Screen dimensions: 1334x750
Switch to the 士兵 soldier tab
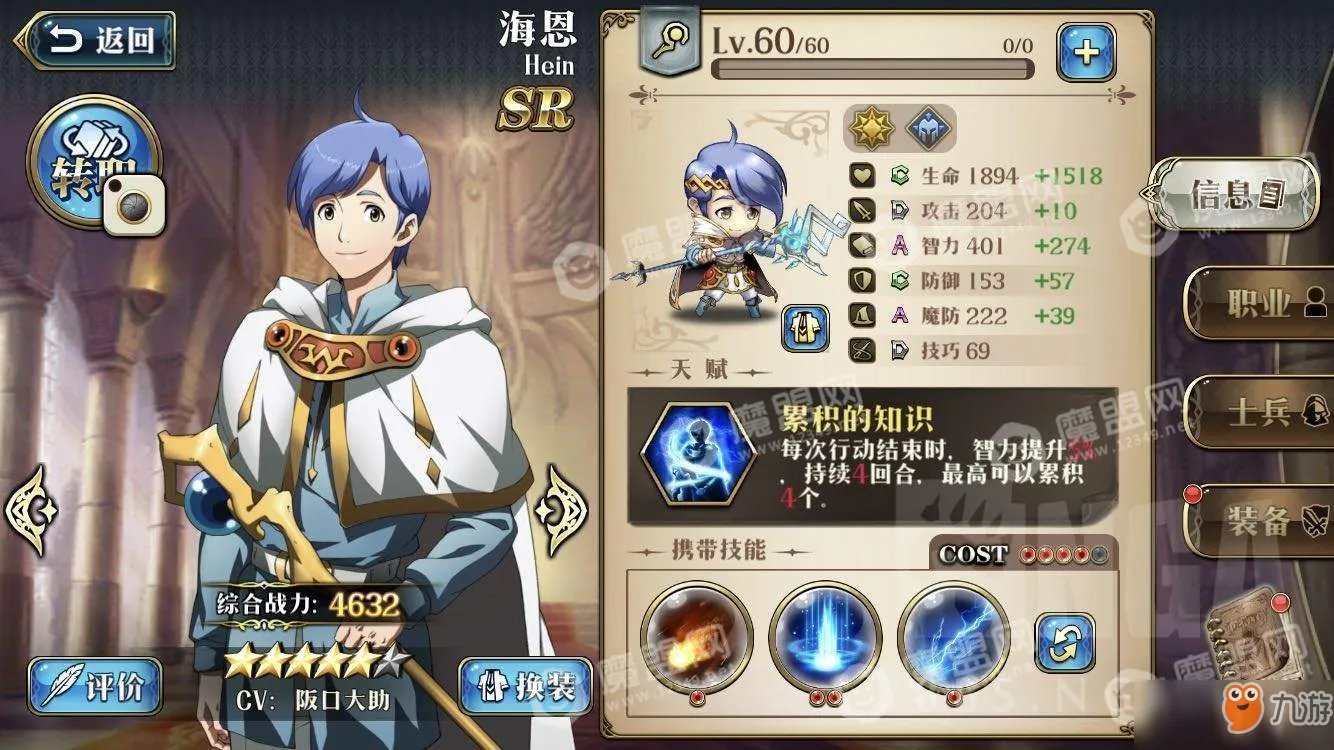(x=1260, y=413)
